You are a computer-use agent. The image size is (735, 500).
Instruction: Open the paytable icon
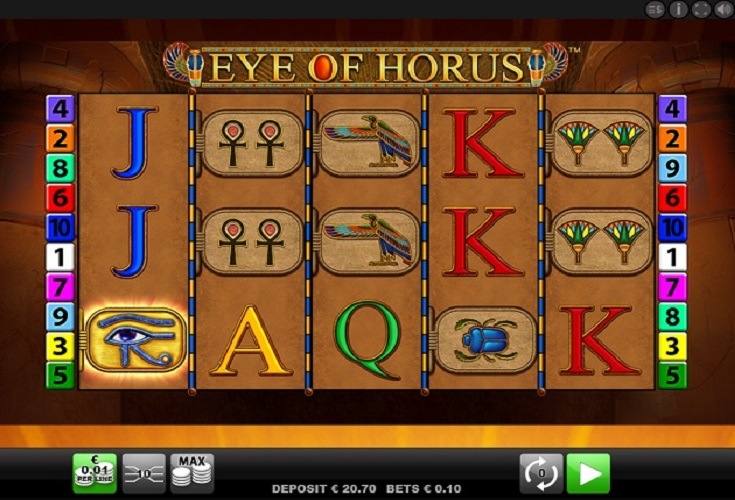click(x=656, y=9)
